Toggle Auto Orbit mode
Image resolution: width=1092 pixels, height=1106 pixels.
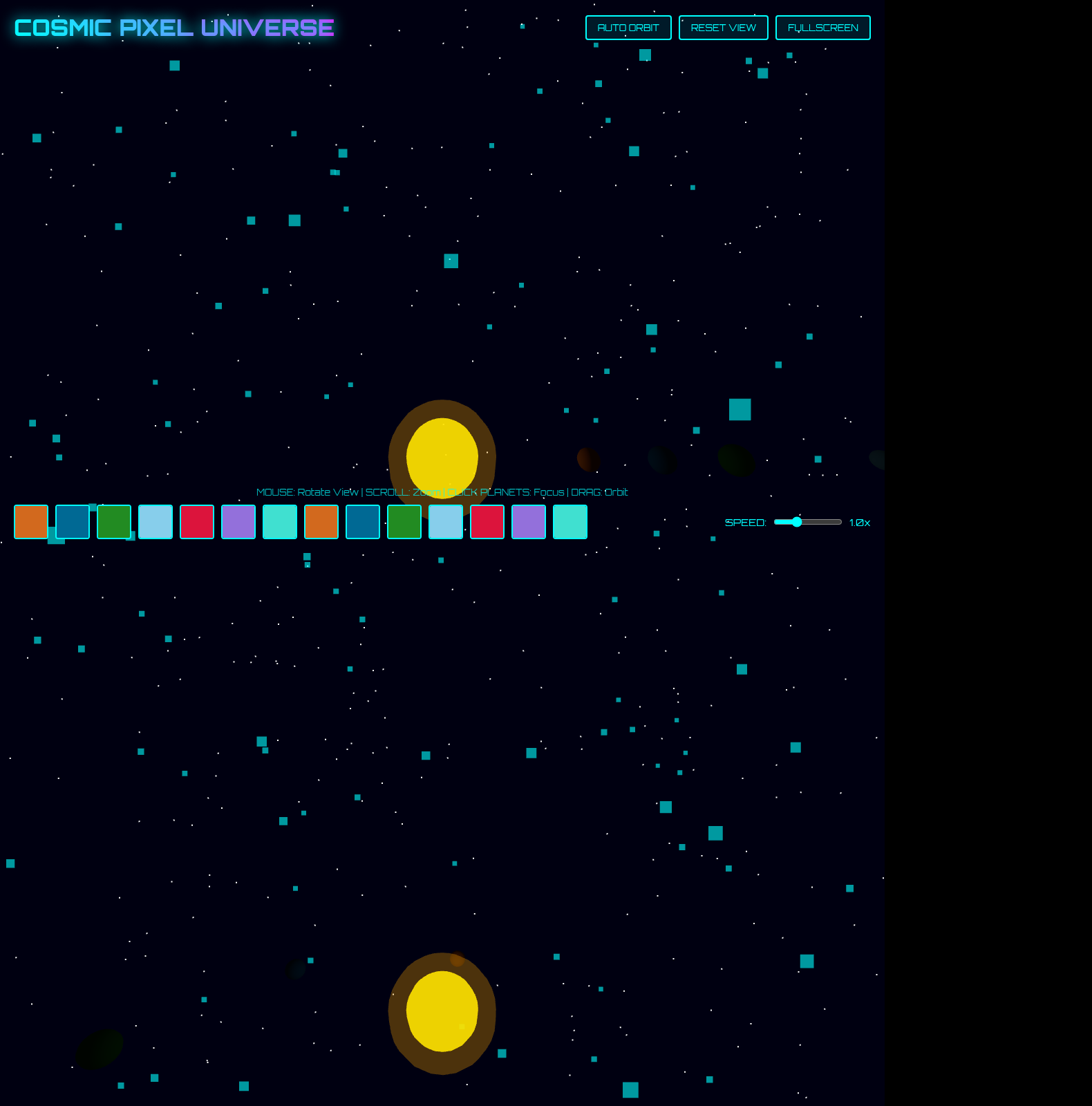point(628,28)
